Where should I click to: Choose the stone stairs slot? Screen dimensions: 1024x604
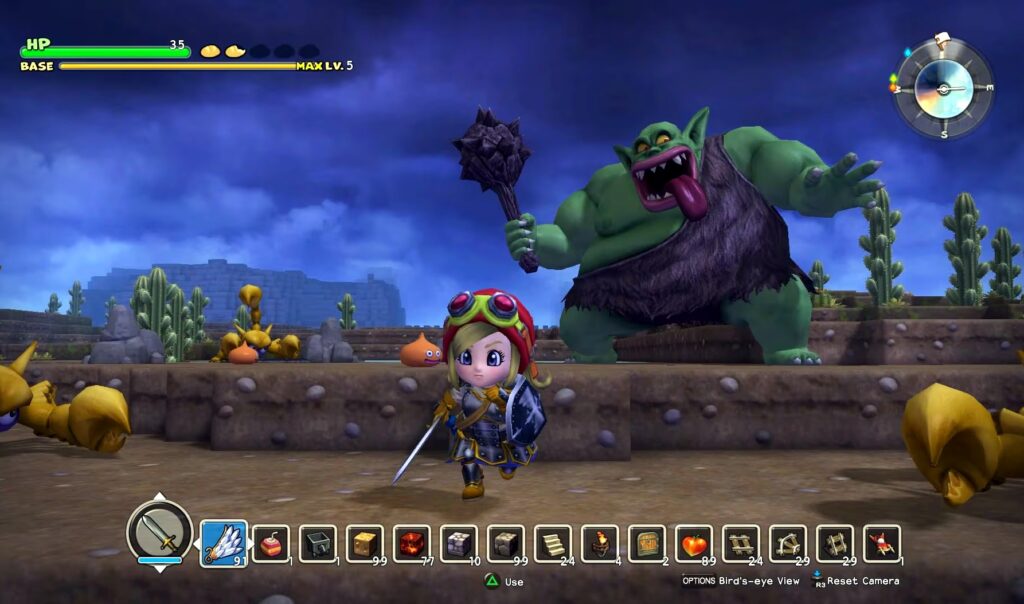click(553, 543)
